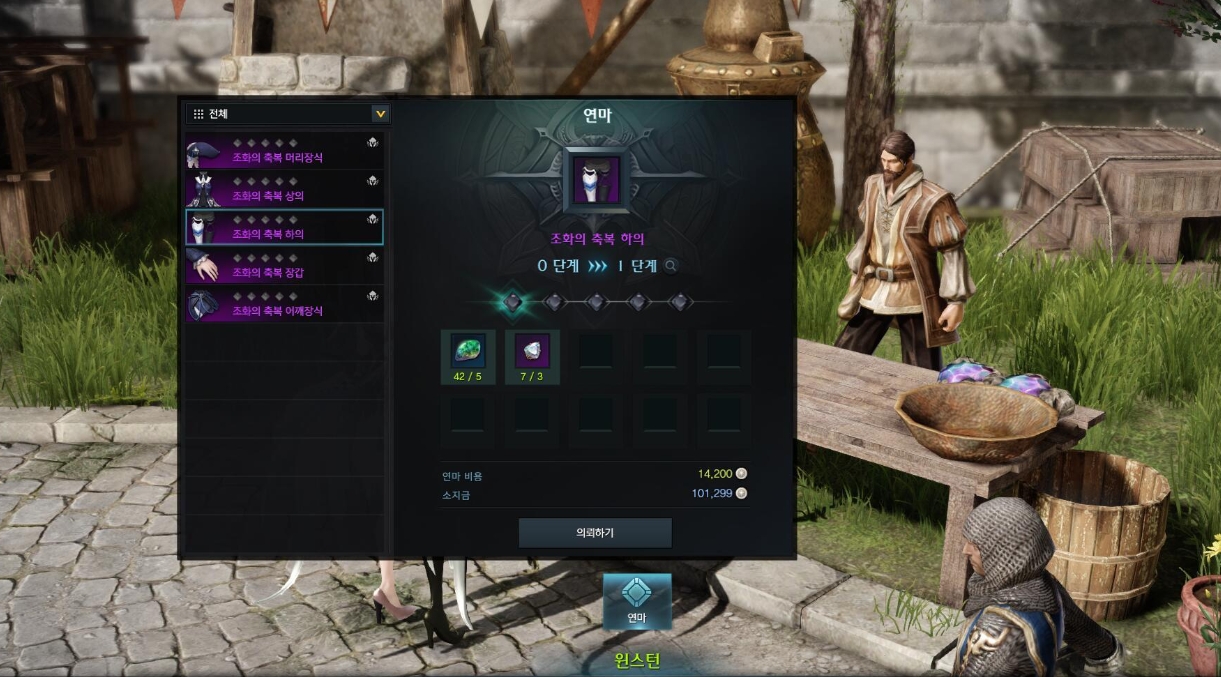The height and width of the screenshot is (677, 1221).
Task: Choose the 조화의 축복 상의 row
Action: 284,189
